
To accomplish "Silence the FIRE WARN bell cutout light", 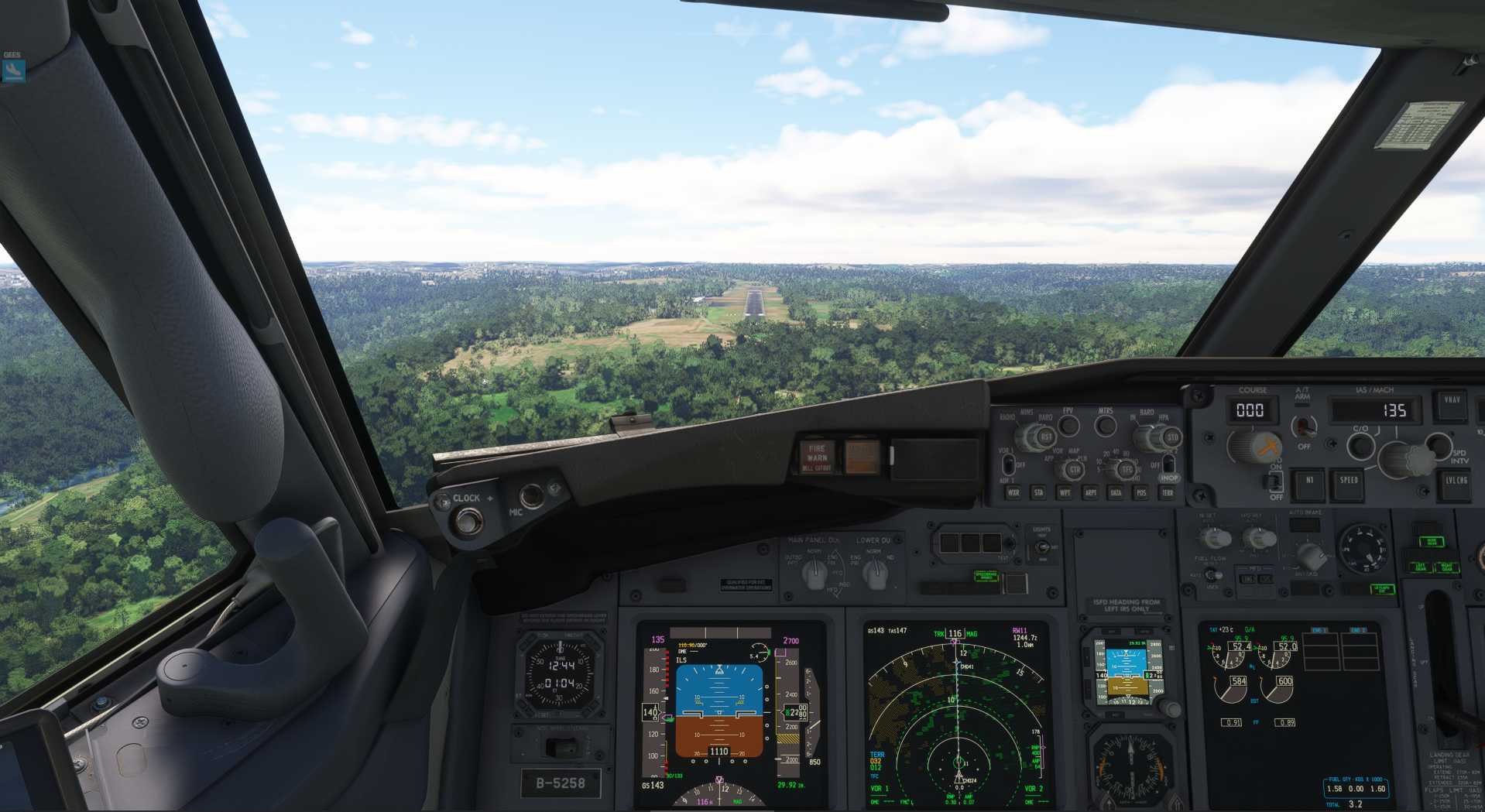I will pos(817,457).
